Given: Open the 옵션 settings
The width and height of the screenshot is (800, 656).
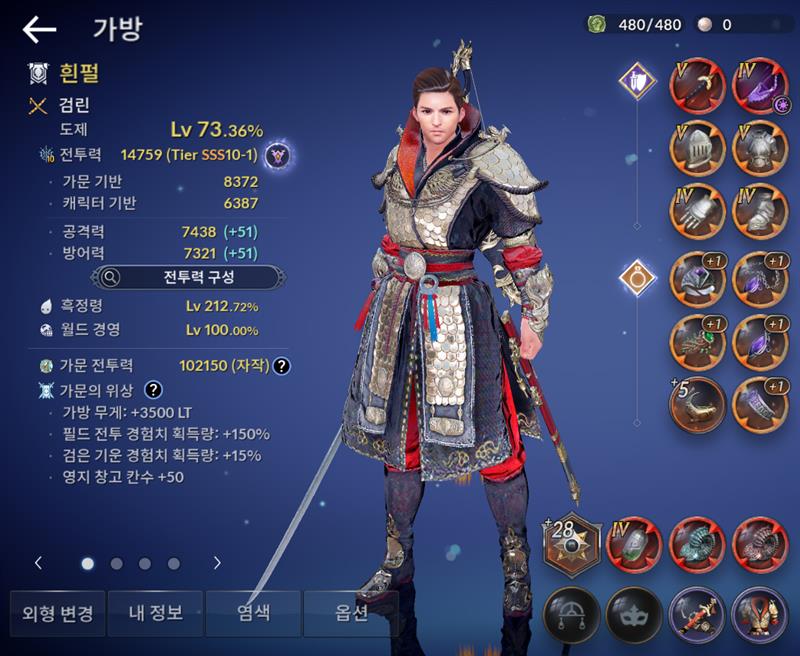Looking at the screenshot, I should click(x=351, y=613).
